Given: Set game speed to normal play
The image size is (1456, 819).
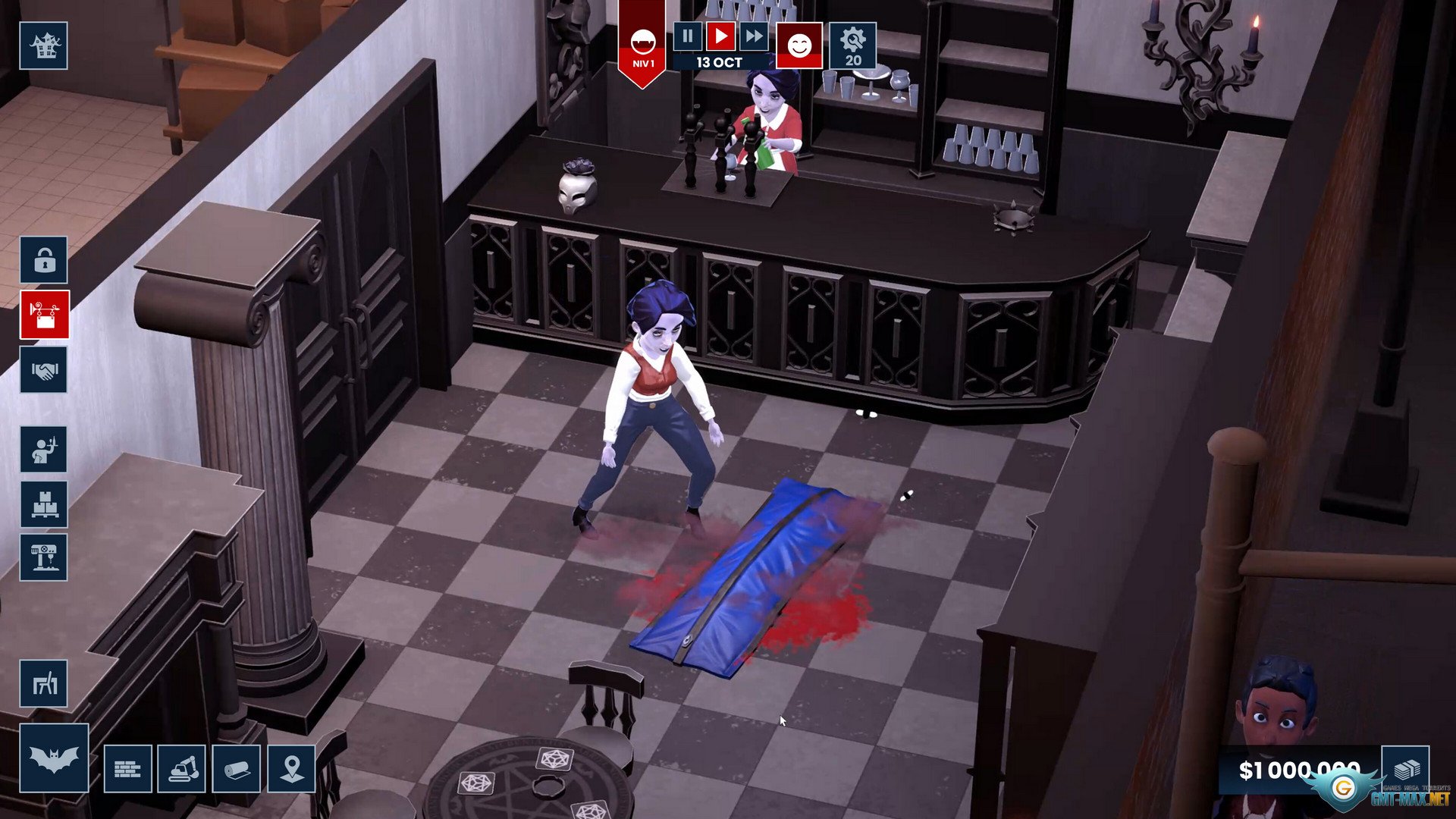Looking at the screenshot, I should [720, 36].
